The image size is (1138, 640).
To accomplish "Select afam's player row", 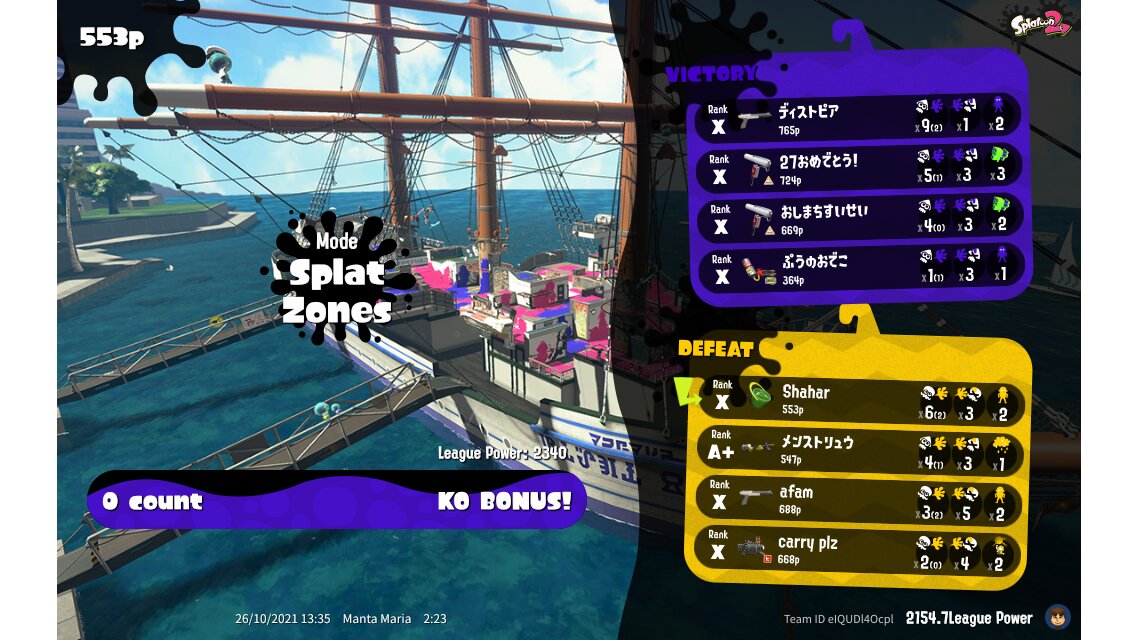I will [860, 500].
